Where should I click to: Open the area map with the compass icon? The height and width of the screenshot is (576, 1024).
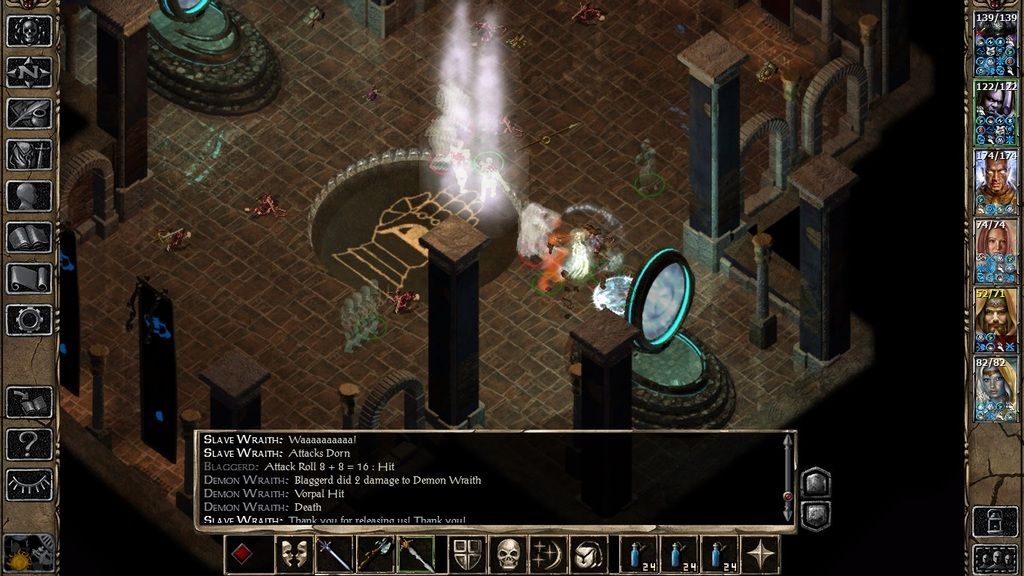point(29,72)
